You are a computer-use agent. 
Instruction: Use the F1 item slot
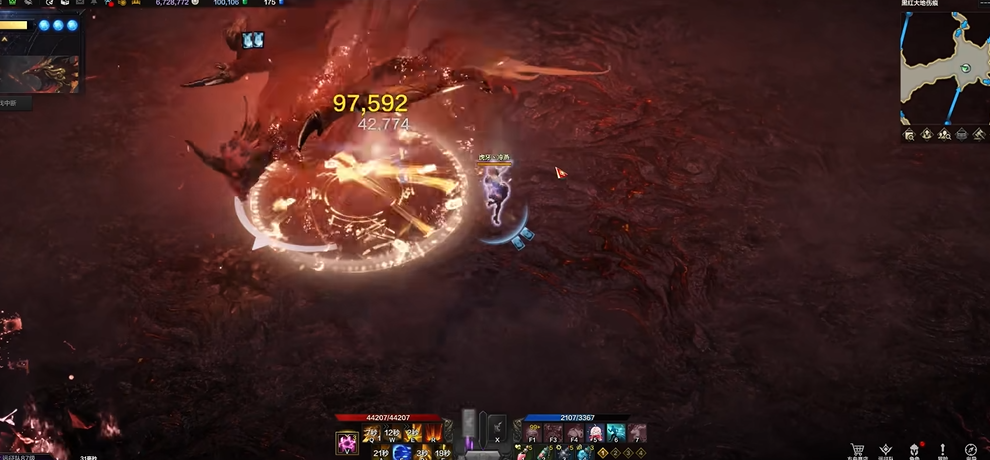[533, 434]
